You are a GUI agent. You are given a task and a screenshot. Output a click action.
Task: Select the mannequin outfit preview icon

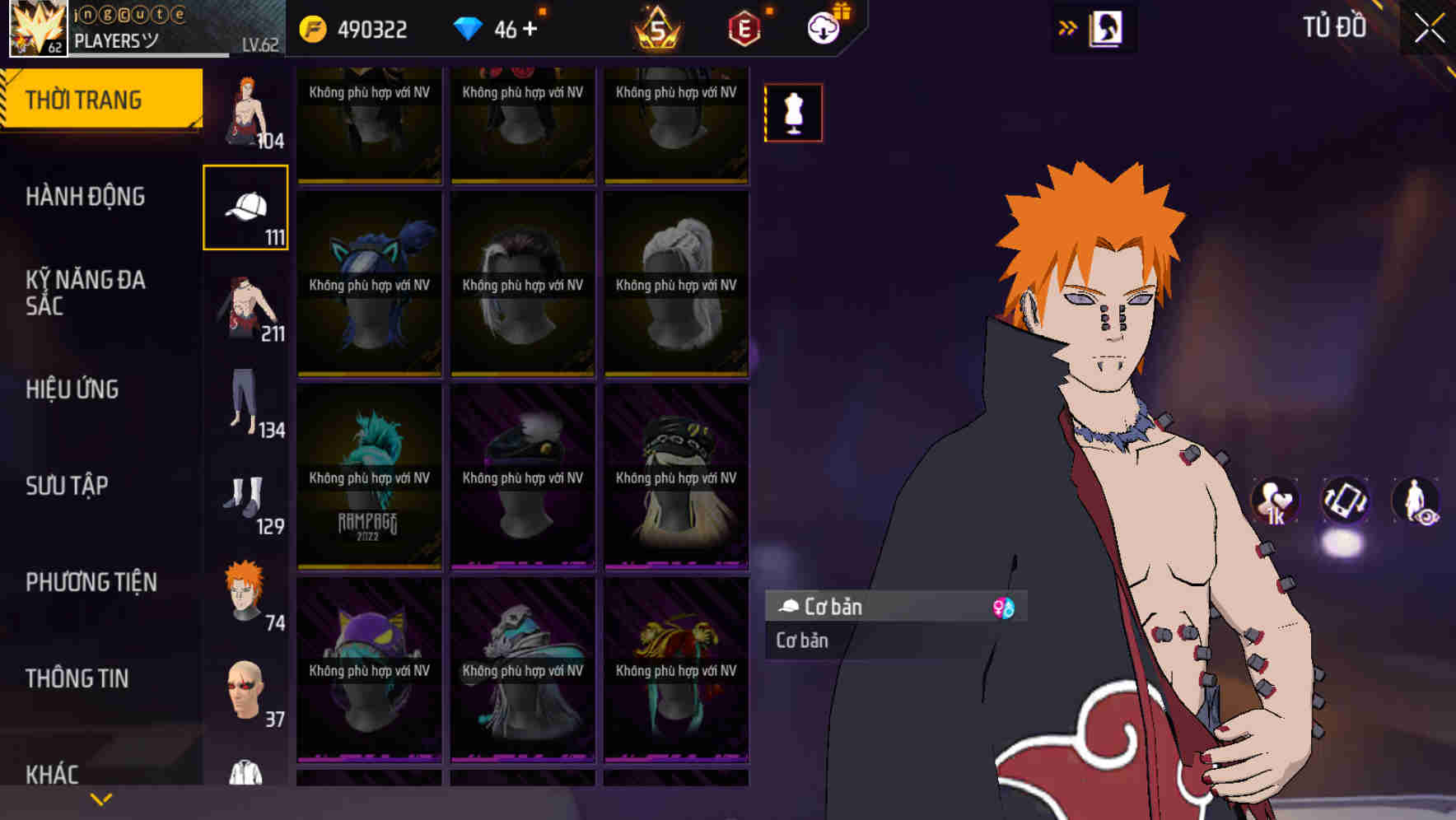tap(792, 113)
